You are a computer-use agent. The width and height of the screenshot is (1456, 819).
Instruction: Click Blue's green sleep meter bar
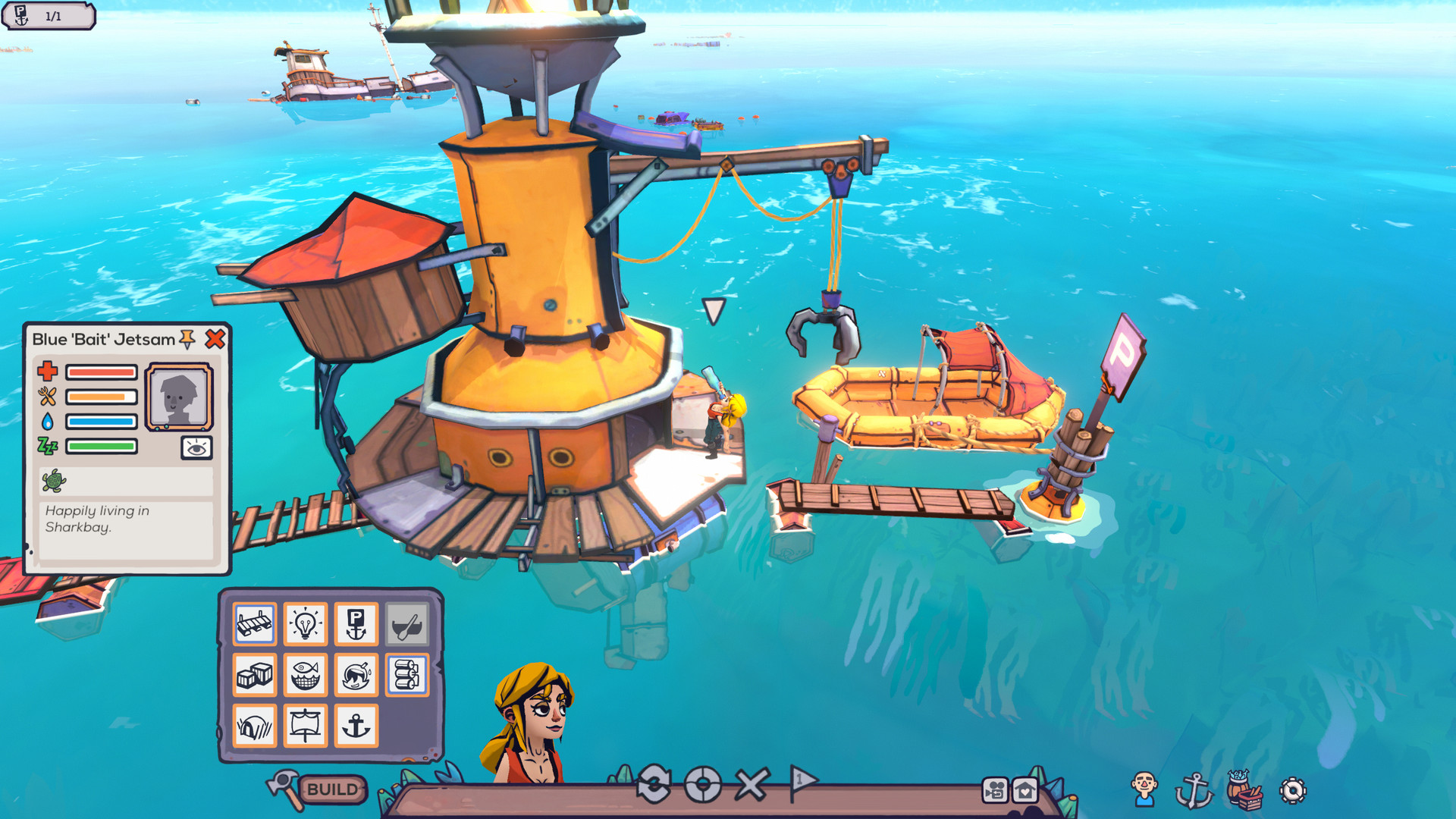point(102,446)
